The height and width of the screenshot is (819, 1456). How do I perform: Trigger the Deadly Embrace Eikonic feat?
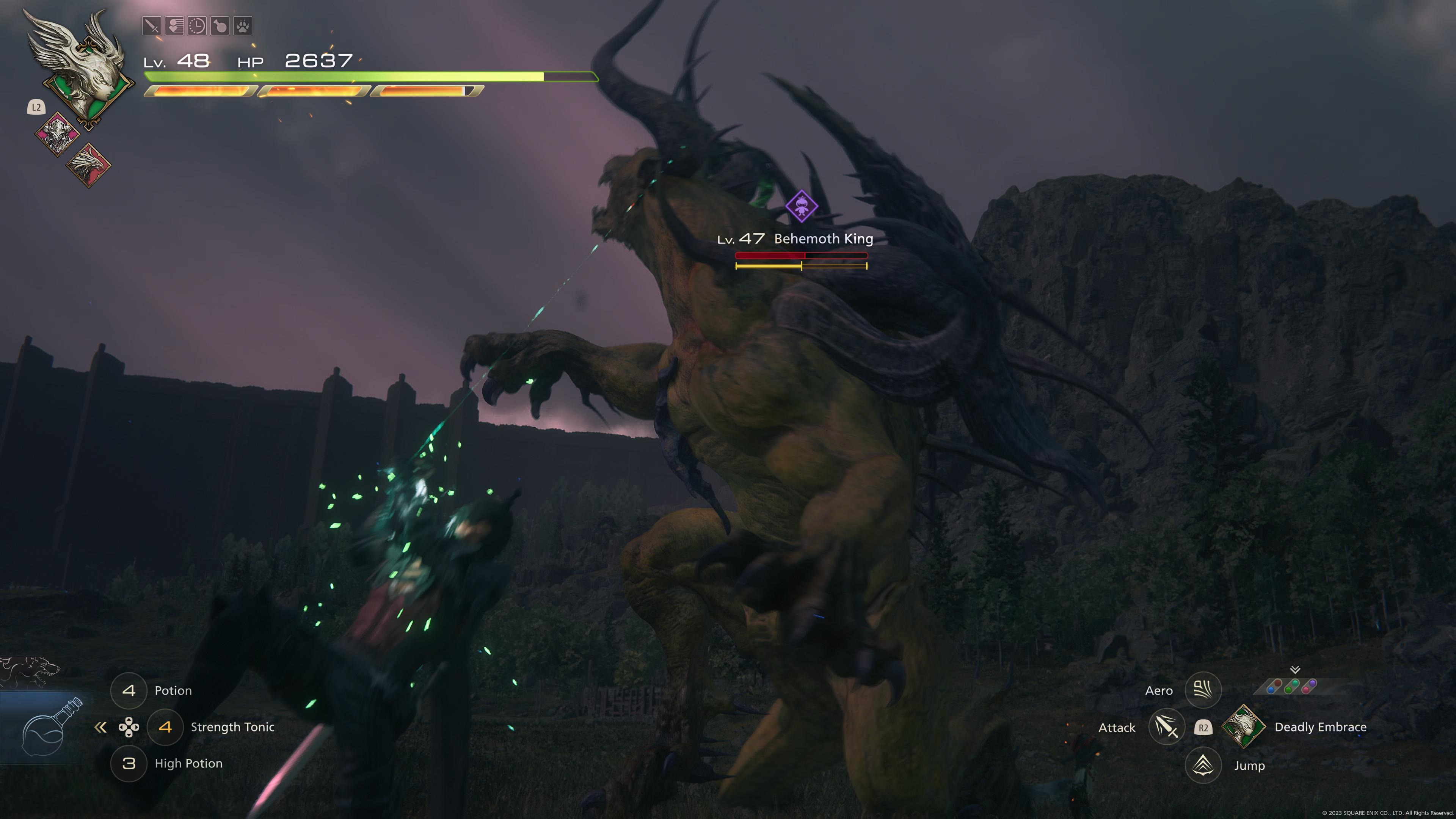click(x=1243, y=727)
